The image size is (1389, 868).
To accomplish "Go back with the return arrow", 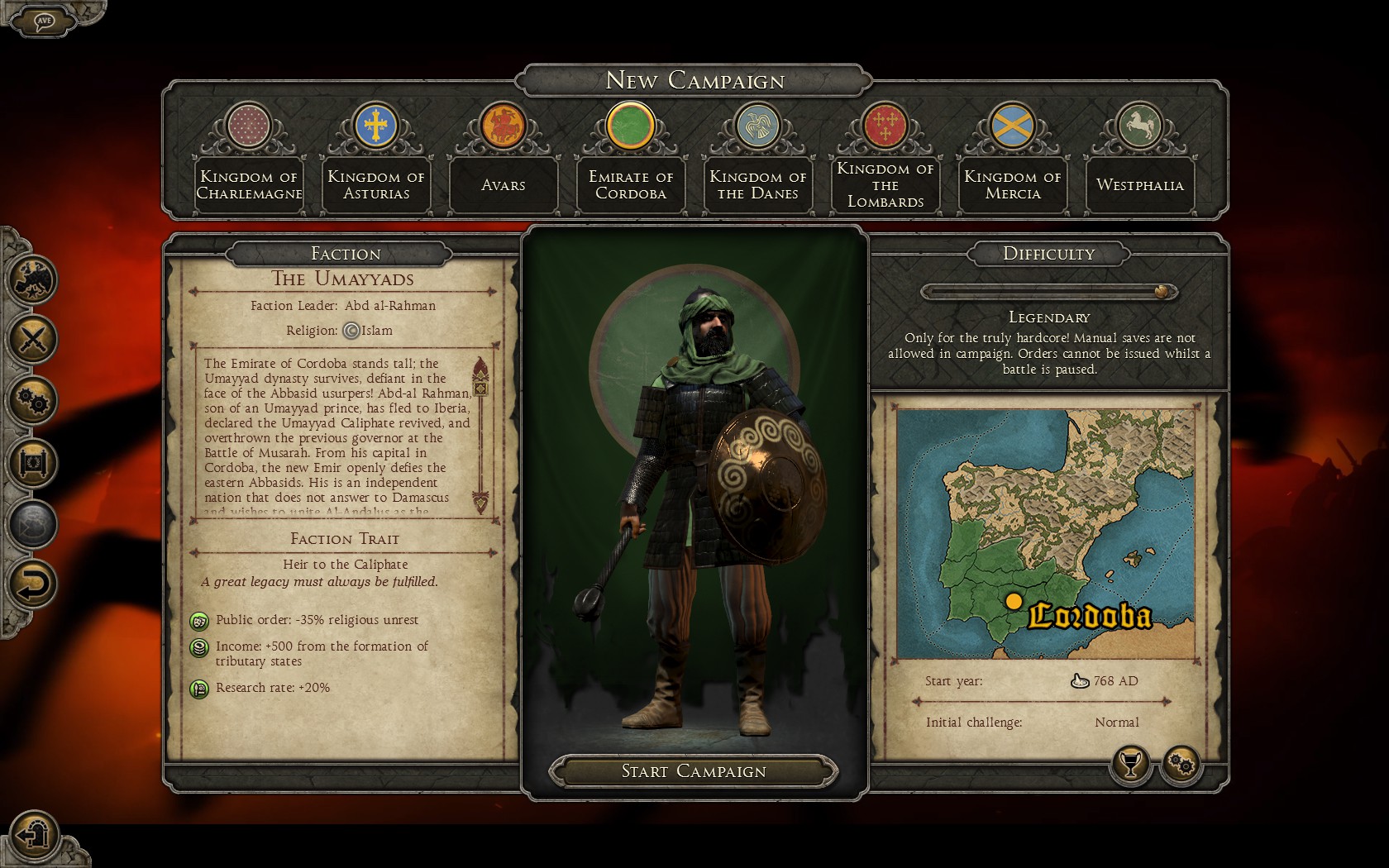I will click(33, 585).
